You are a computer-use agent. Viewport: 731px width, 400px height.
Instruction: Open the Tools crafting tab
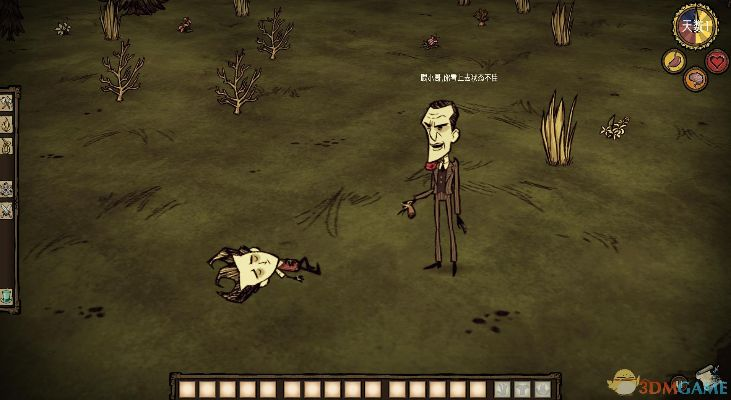pyautogui.click(x=6, y=103)
